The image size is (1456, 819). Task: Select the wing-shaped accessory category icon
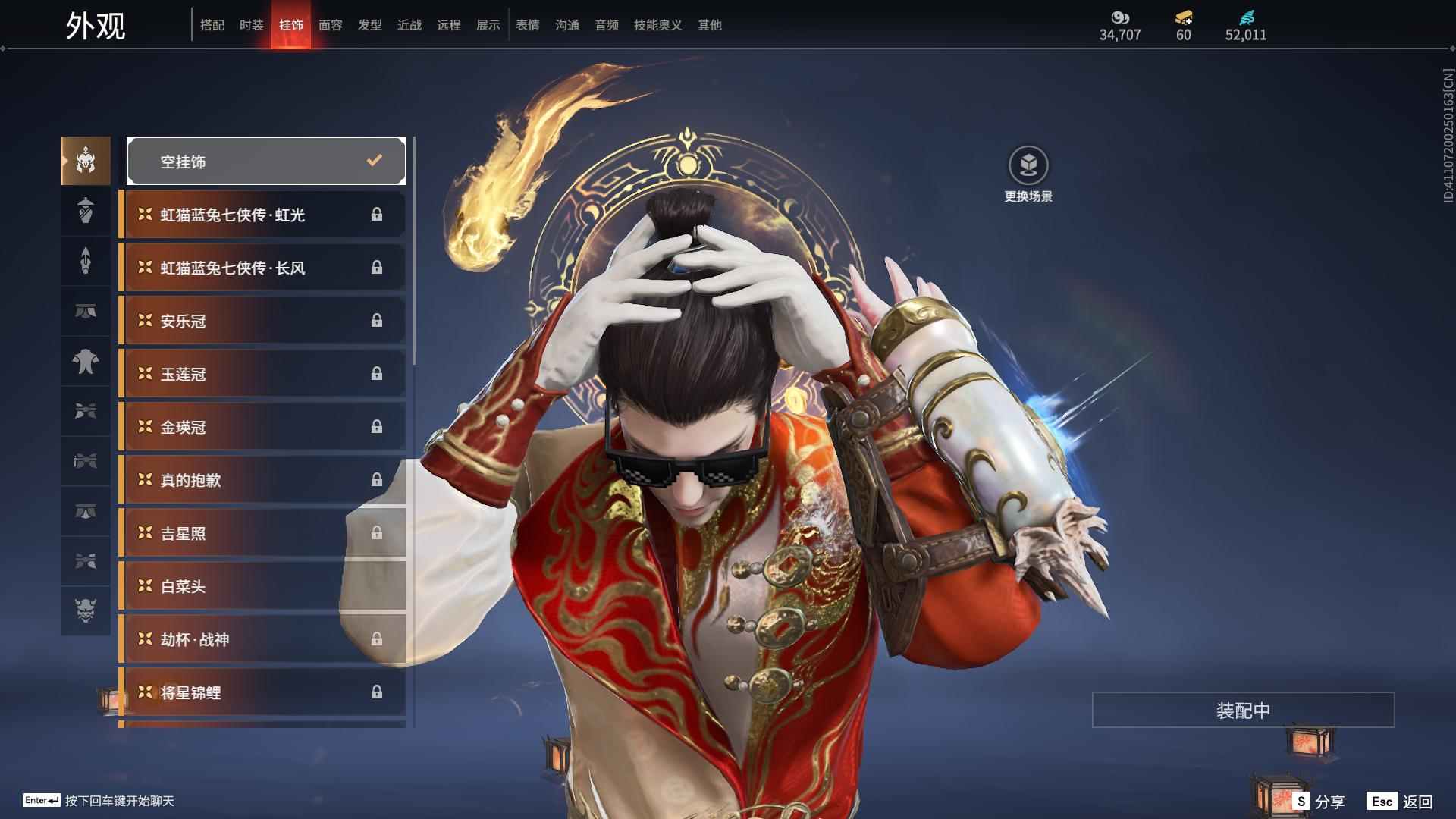(85, 412)
